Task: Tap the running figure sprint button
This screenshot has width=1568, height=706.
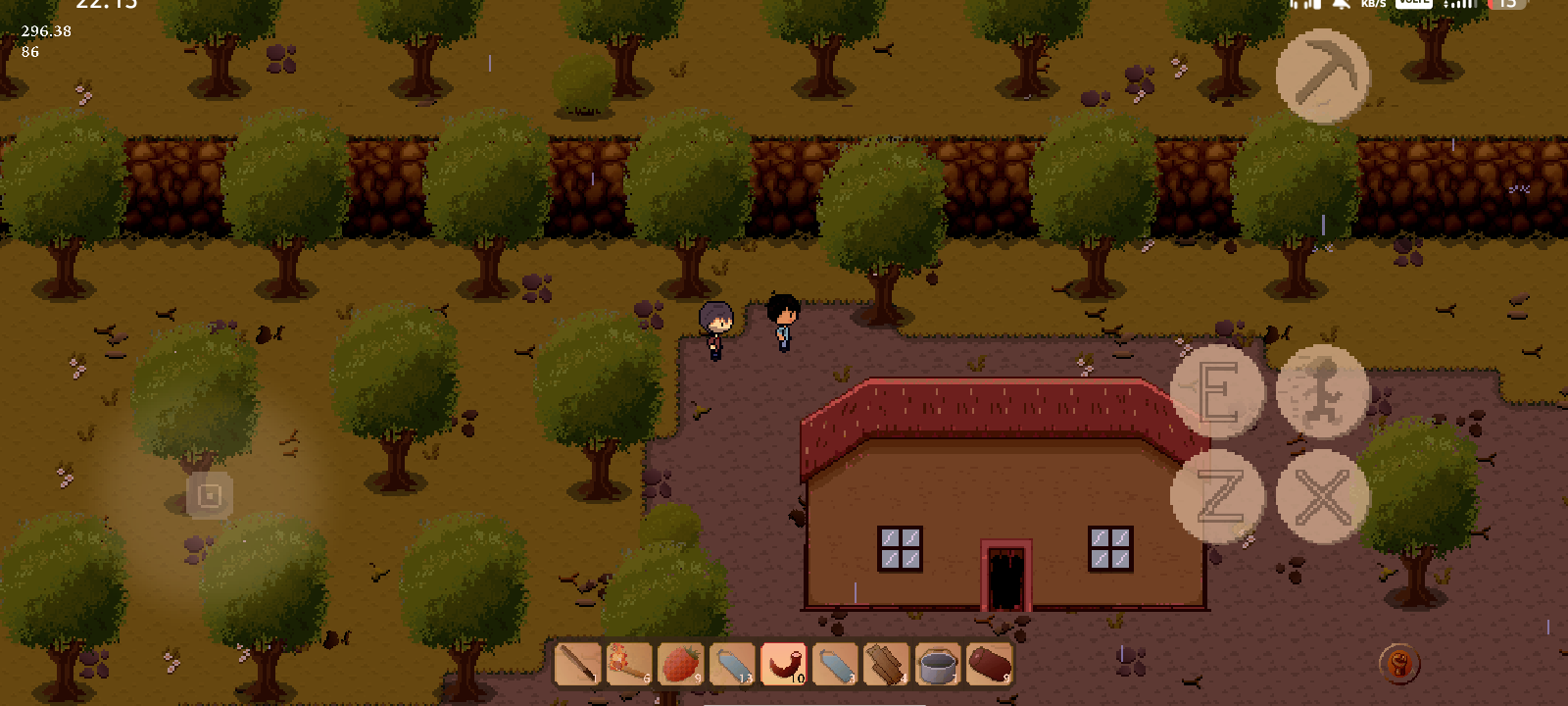Action: pos(1322,391)
